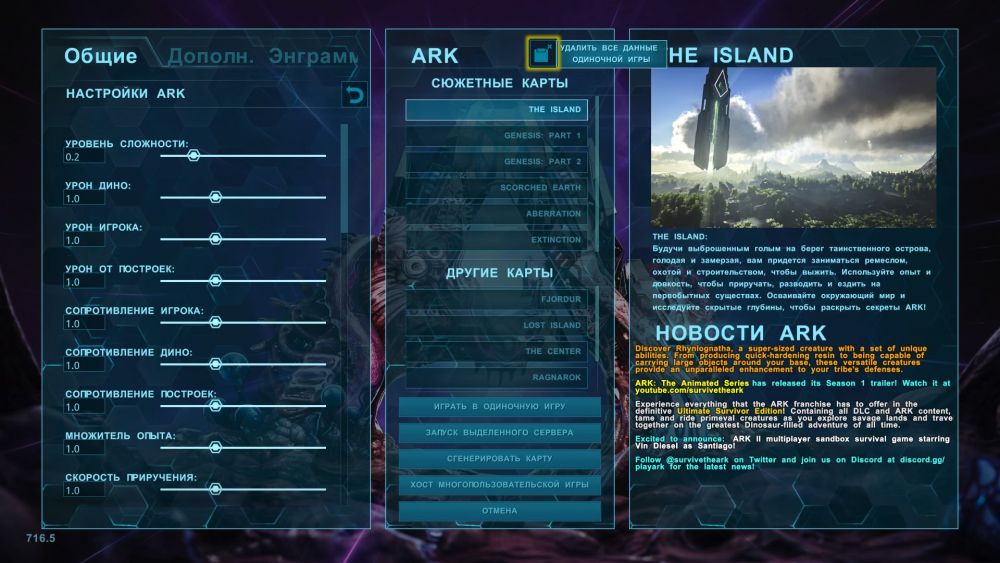The image size is (1000, 563).
Task: Switch to the Энграммы tab
Action: pos(314,56)
